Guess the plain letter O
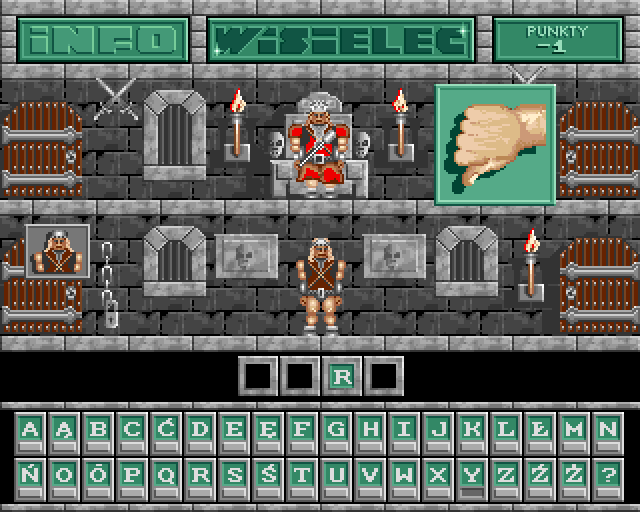The width and height of the screenshot is (640, 512). click(x=65, y=474)
